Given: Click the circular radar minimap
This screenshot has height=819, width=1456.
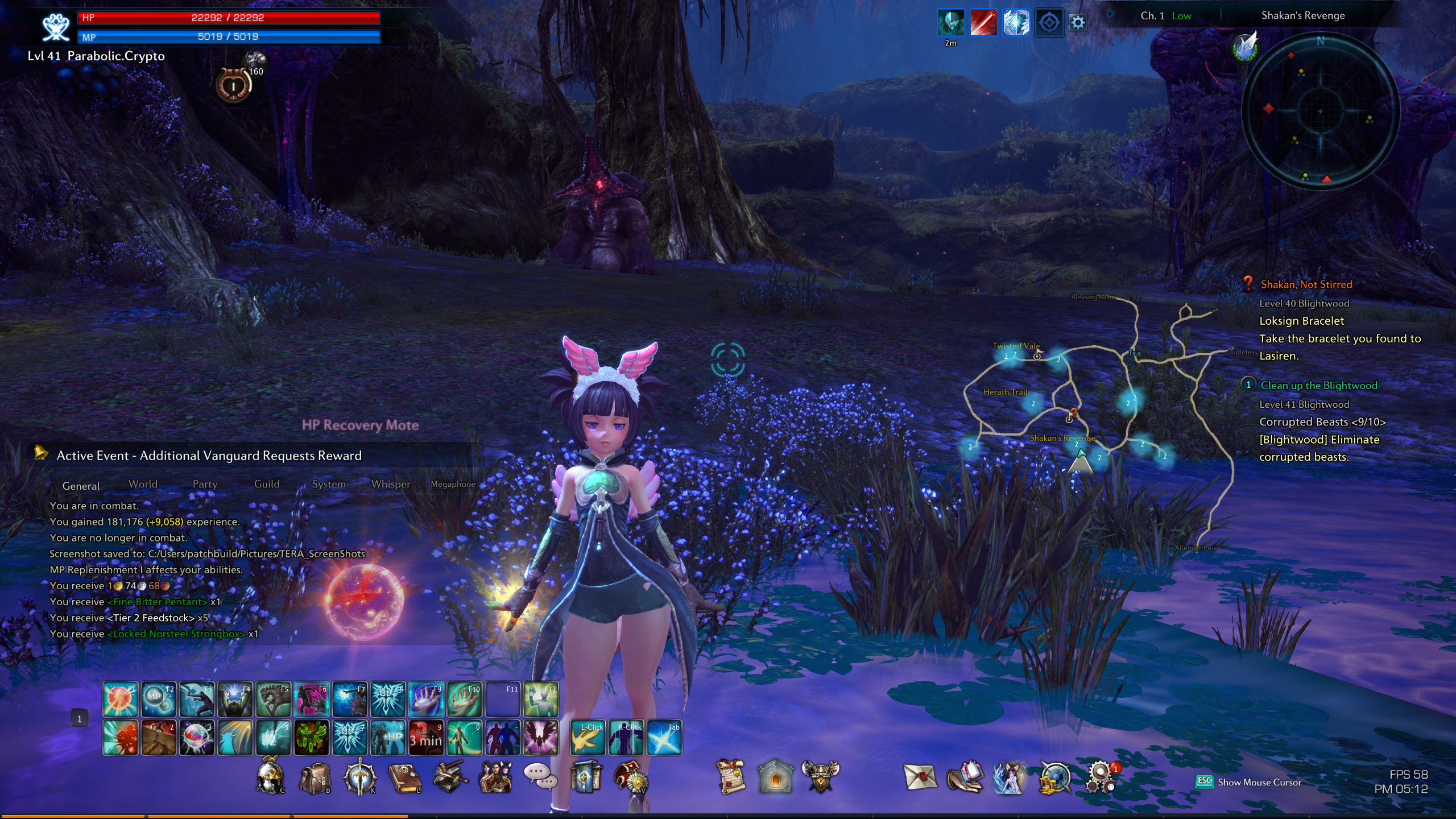Looking at the screenshot, I should [x=1320, y=111].
